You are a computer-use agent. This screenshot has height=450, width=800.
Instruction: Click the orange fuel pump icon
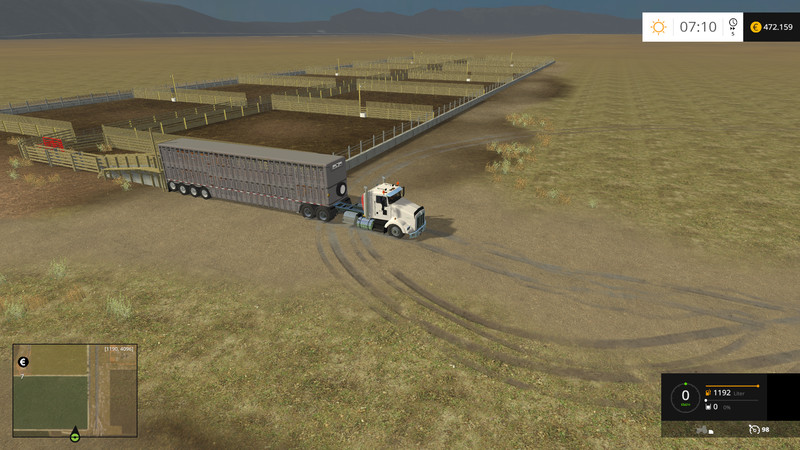708,394
